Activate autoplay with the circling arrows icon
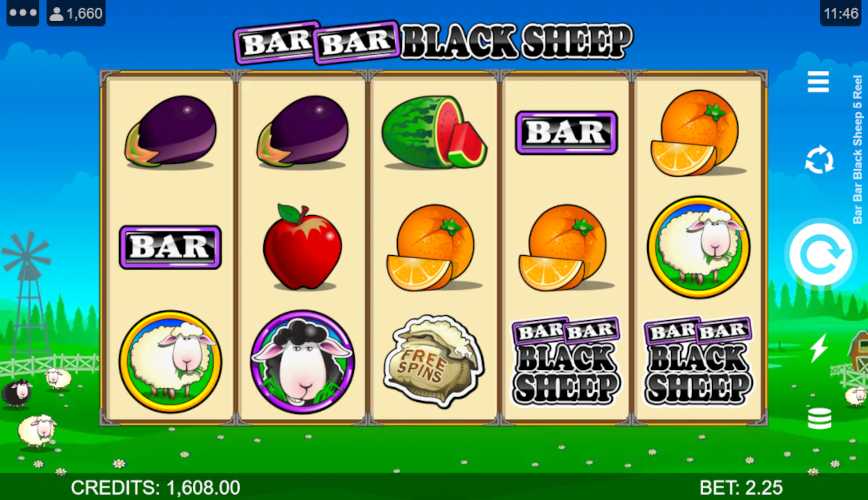The width and height of the screenshot is (868, 500). click(819, 160)
